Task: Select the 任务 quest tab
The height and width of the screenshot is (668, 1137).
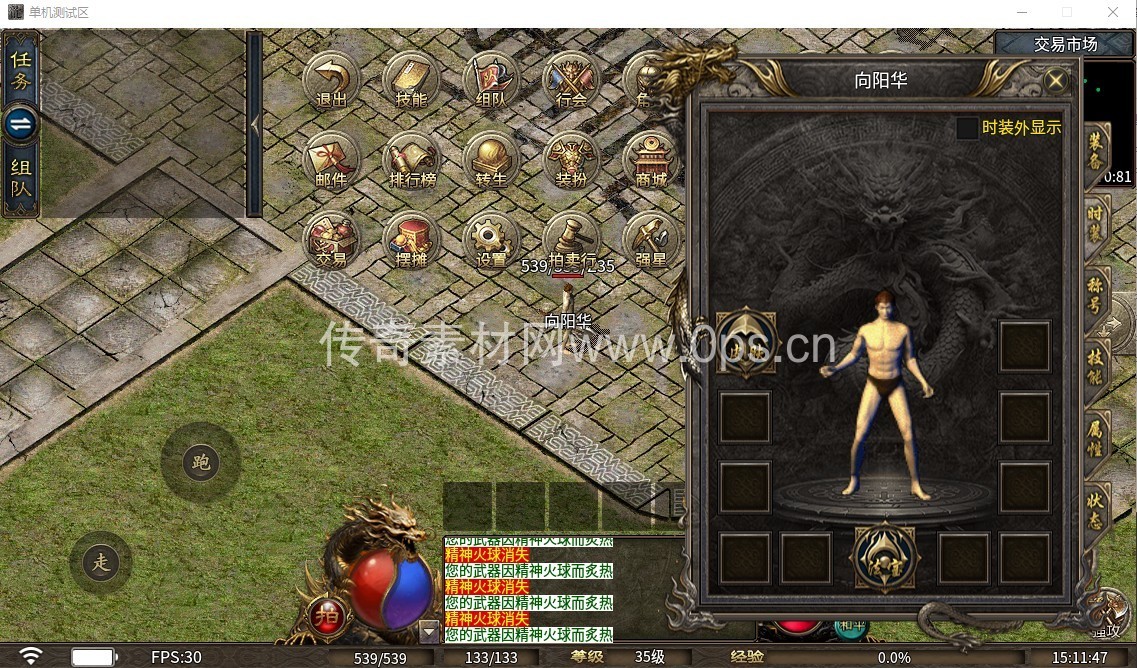Action: coord(21,69)
